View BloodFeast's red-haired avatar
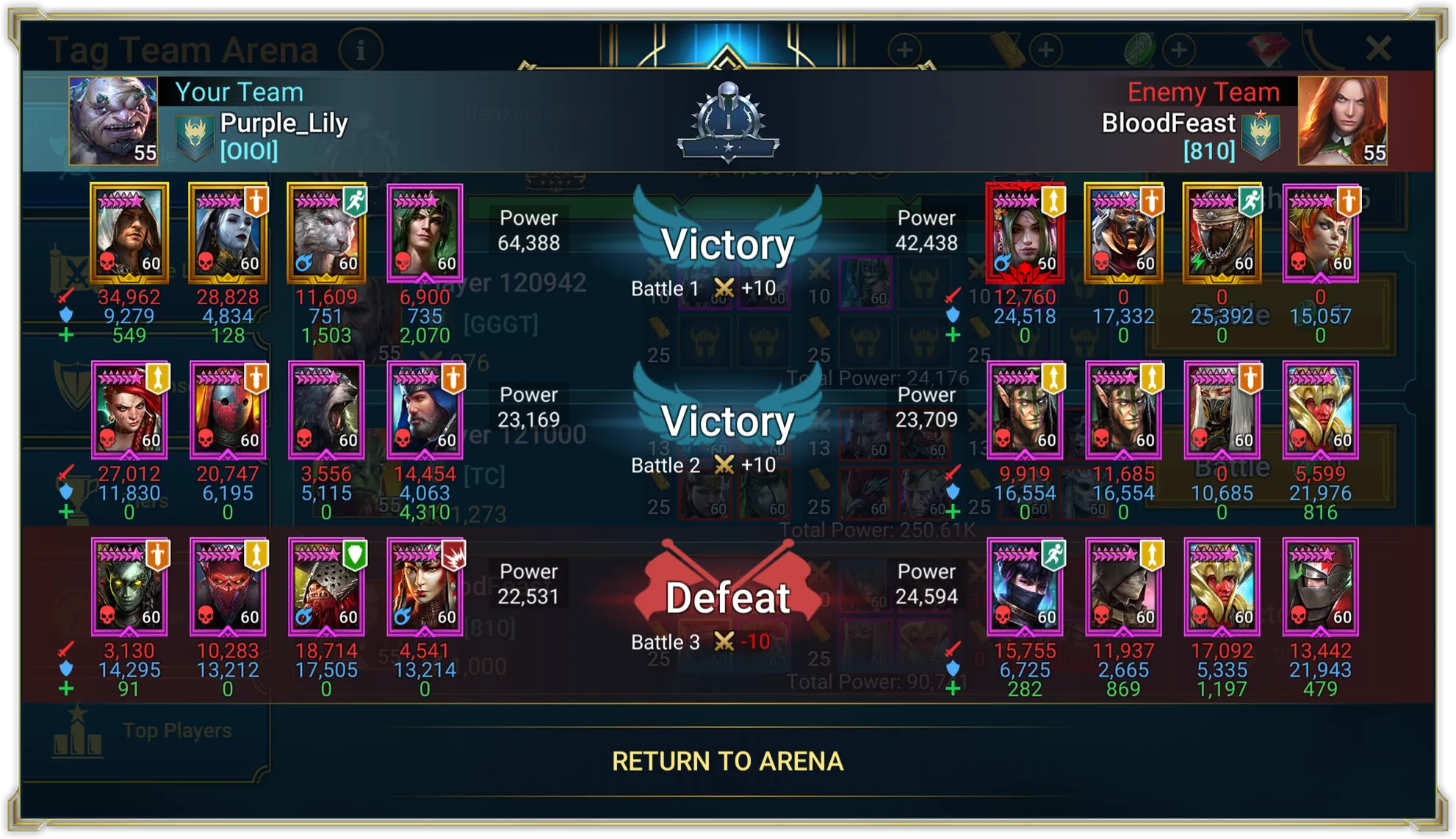The image size is (1456, 839). [x=1341, y=120]
